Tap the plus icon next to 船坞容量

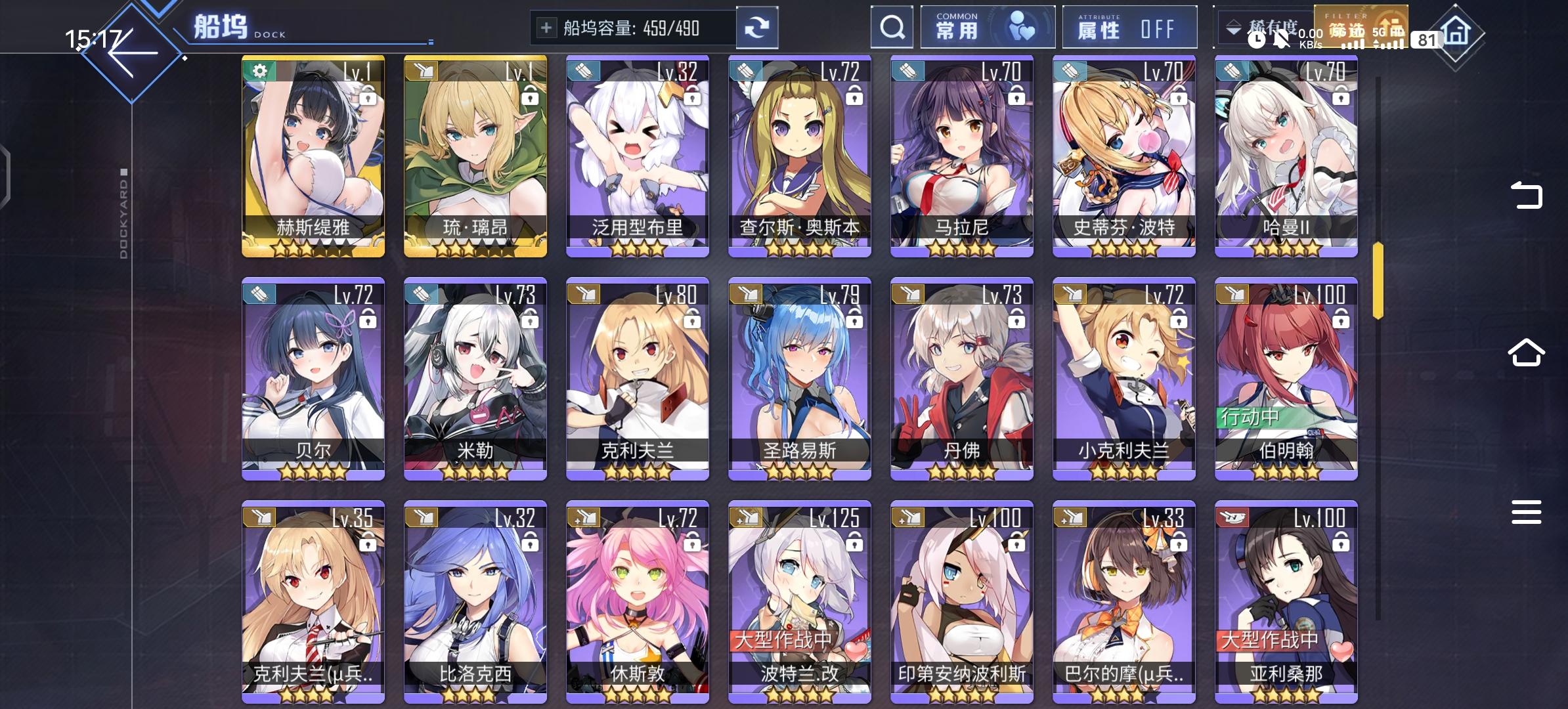[x=546, y=27]
